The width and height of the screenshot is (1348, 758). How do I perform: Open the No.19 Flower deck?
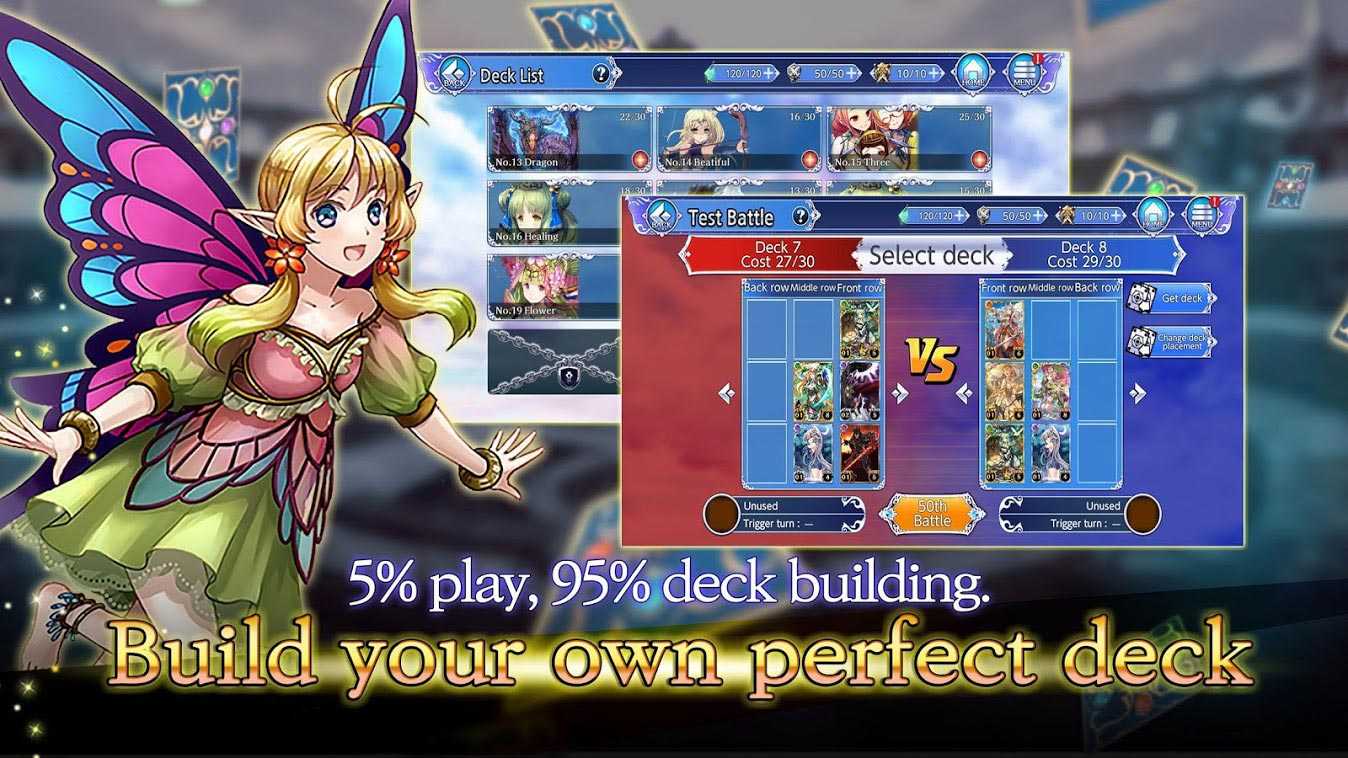[x=552, y=287]
